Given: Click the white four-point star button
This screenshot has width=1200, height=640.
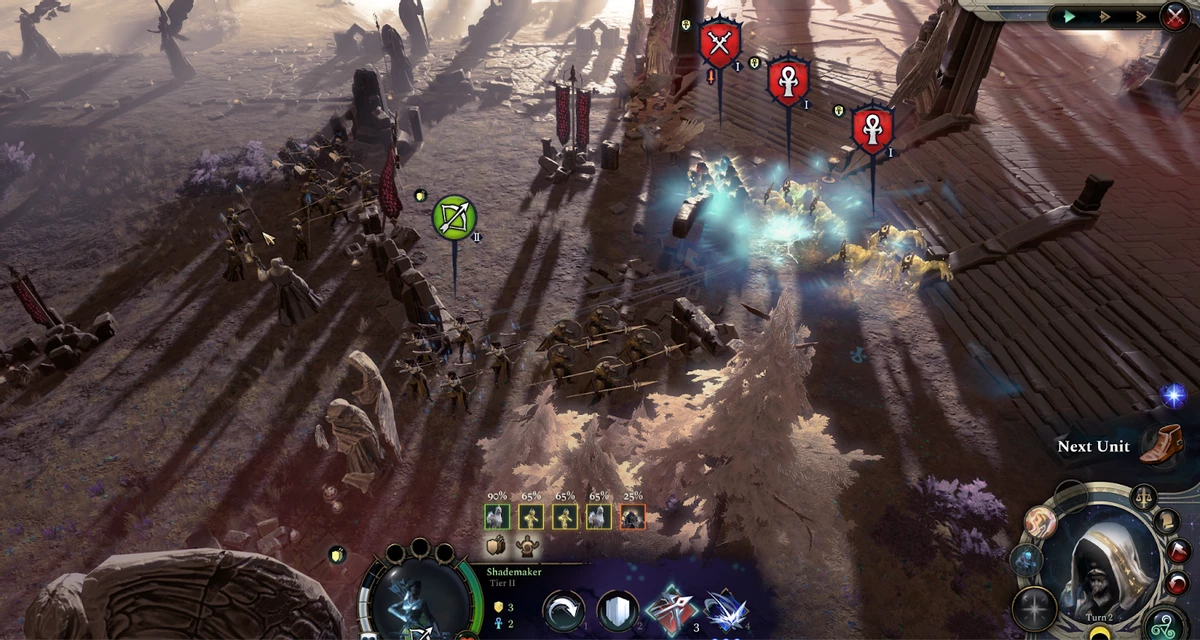Looking at the screenshot, I should tap(1033, 609).
